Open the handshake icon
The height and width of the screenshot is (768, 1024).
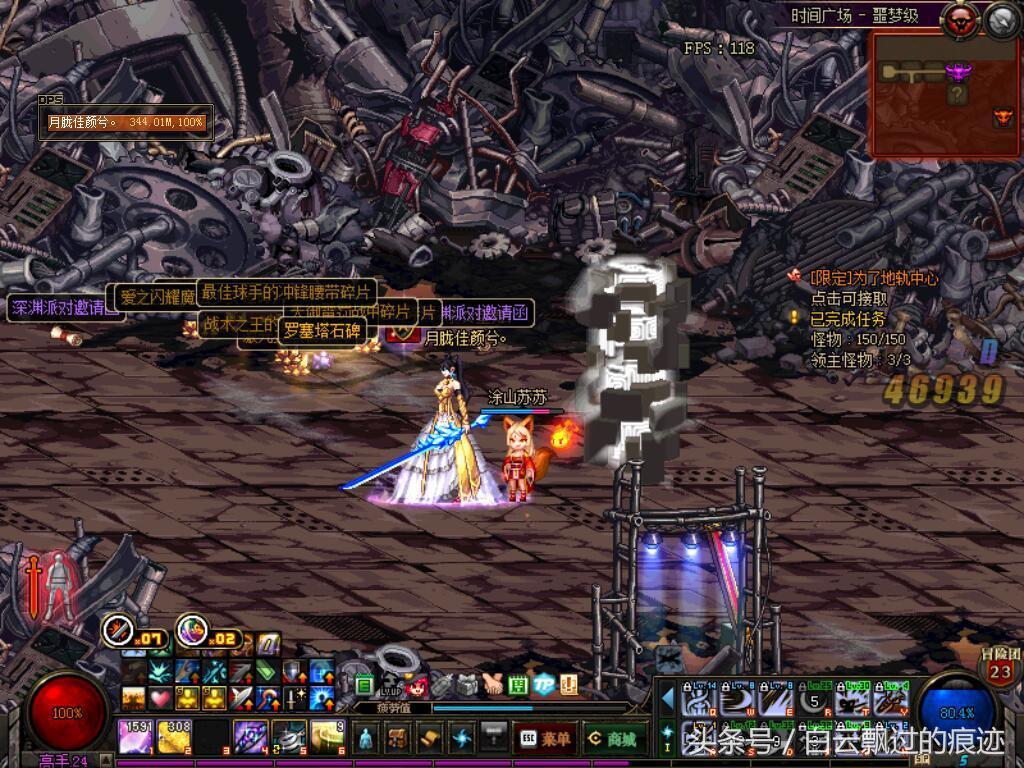(493, 684)
